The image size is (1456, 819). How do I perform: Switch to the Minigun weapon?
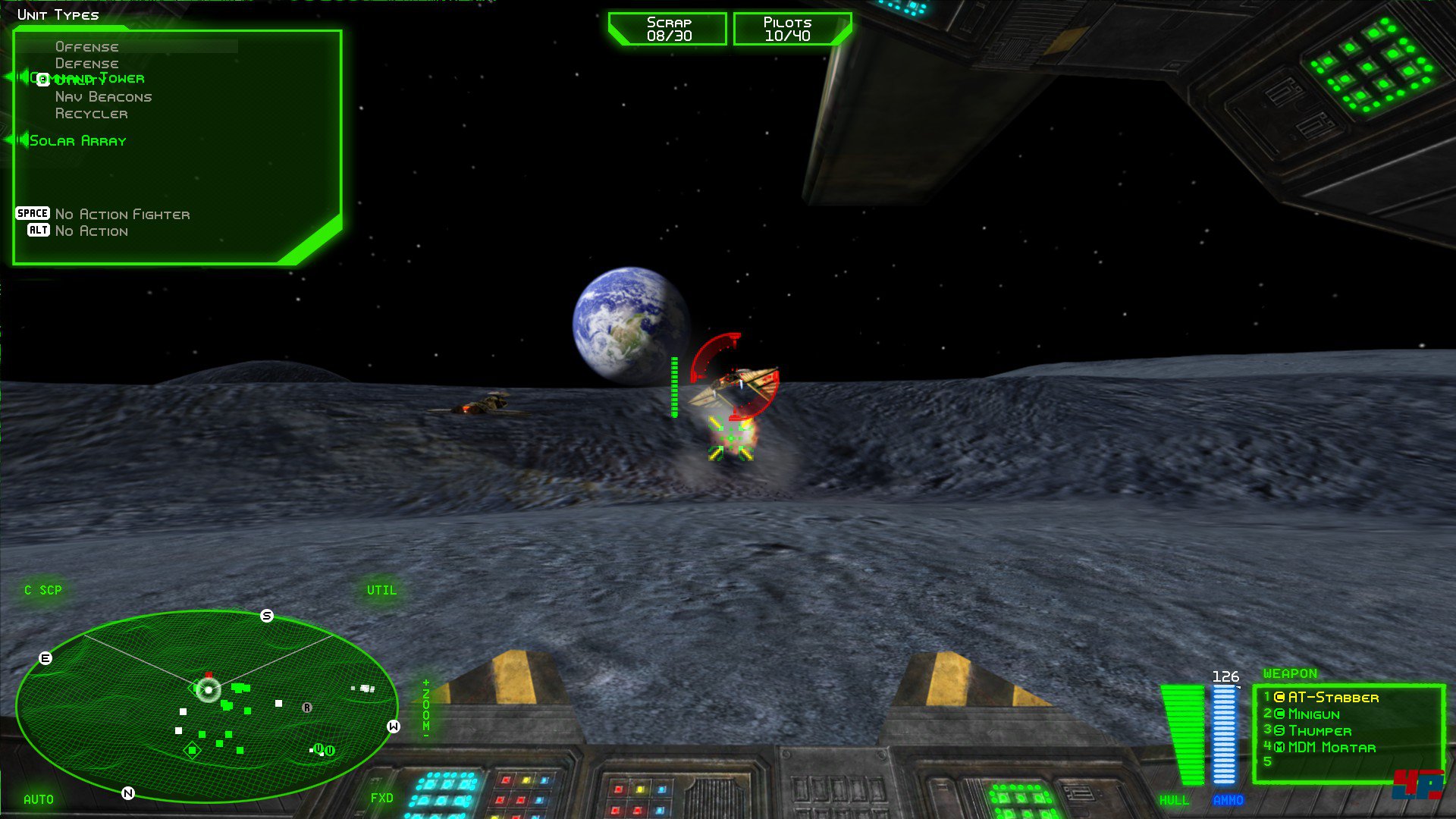click(1313, 714)
